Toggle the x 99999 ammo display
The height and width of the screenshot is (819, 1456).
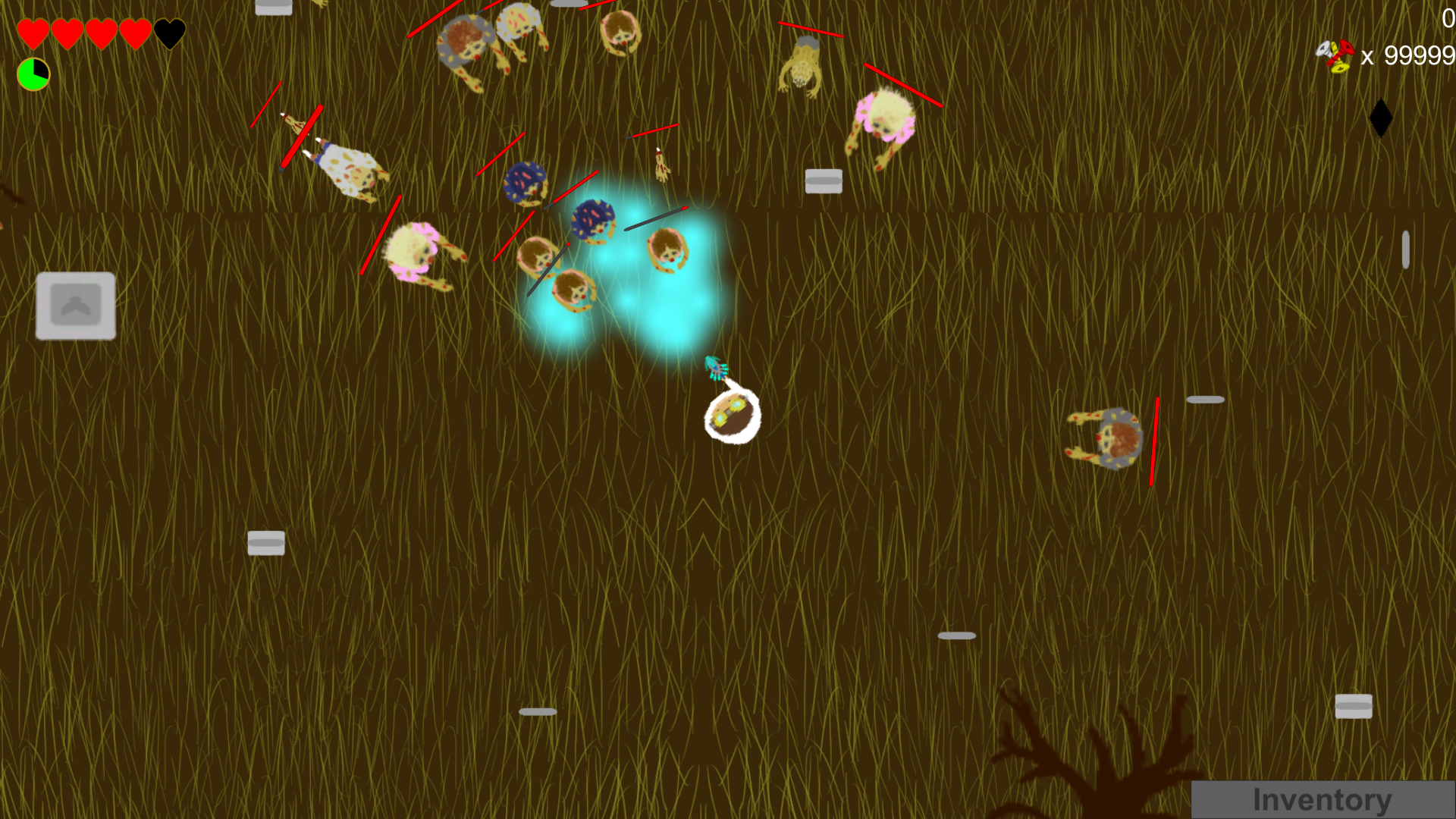[1407, 55]
